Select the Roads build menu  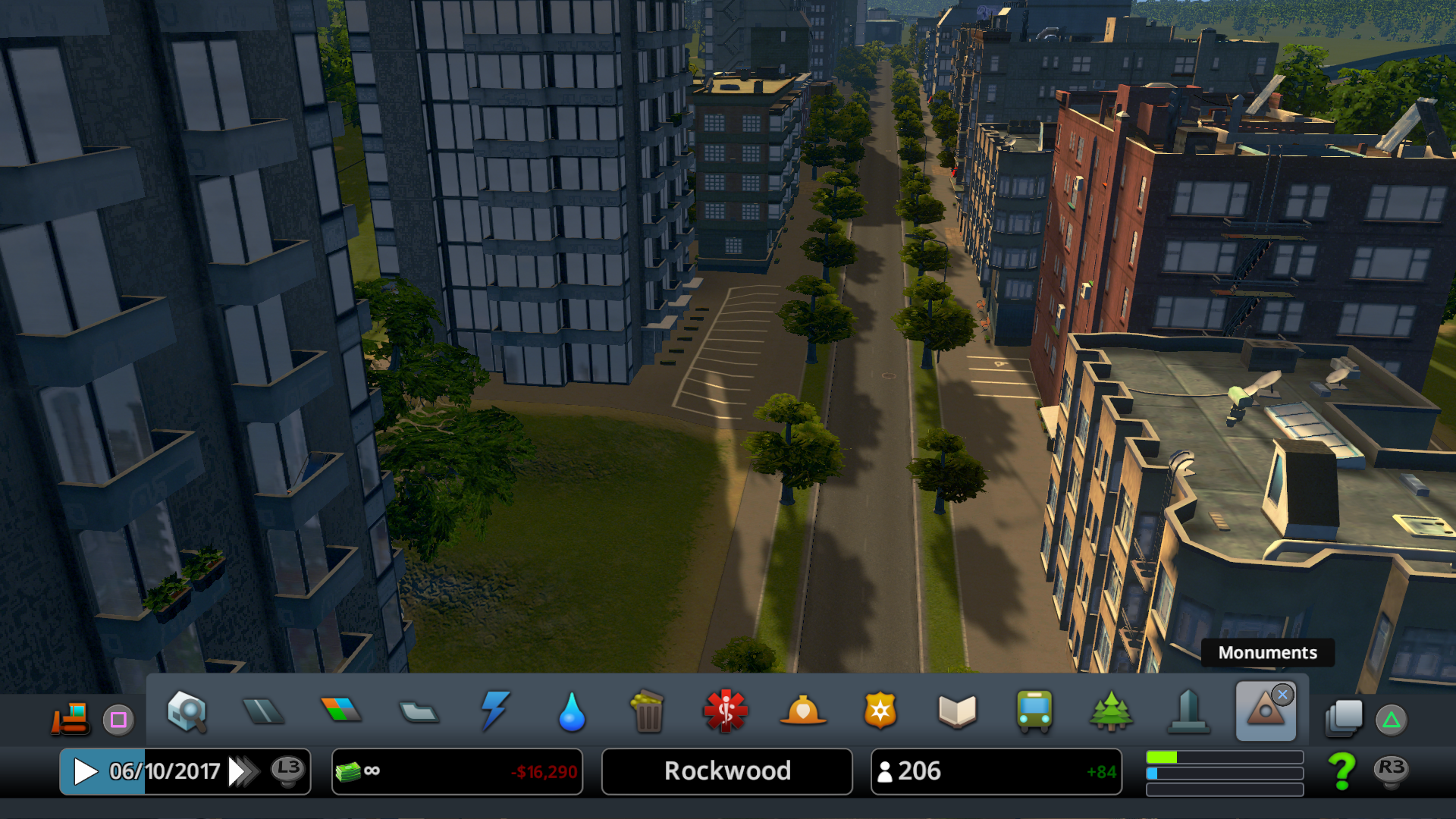pos(263,711)
